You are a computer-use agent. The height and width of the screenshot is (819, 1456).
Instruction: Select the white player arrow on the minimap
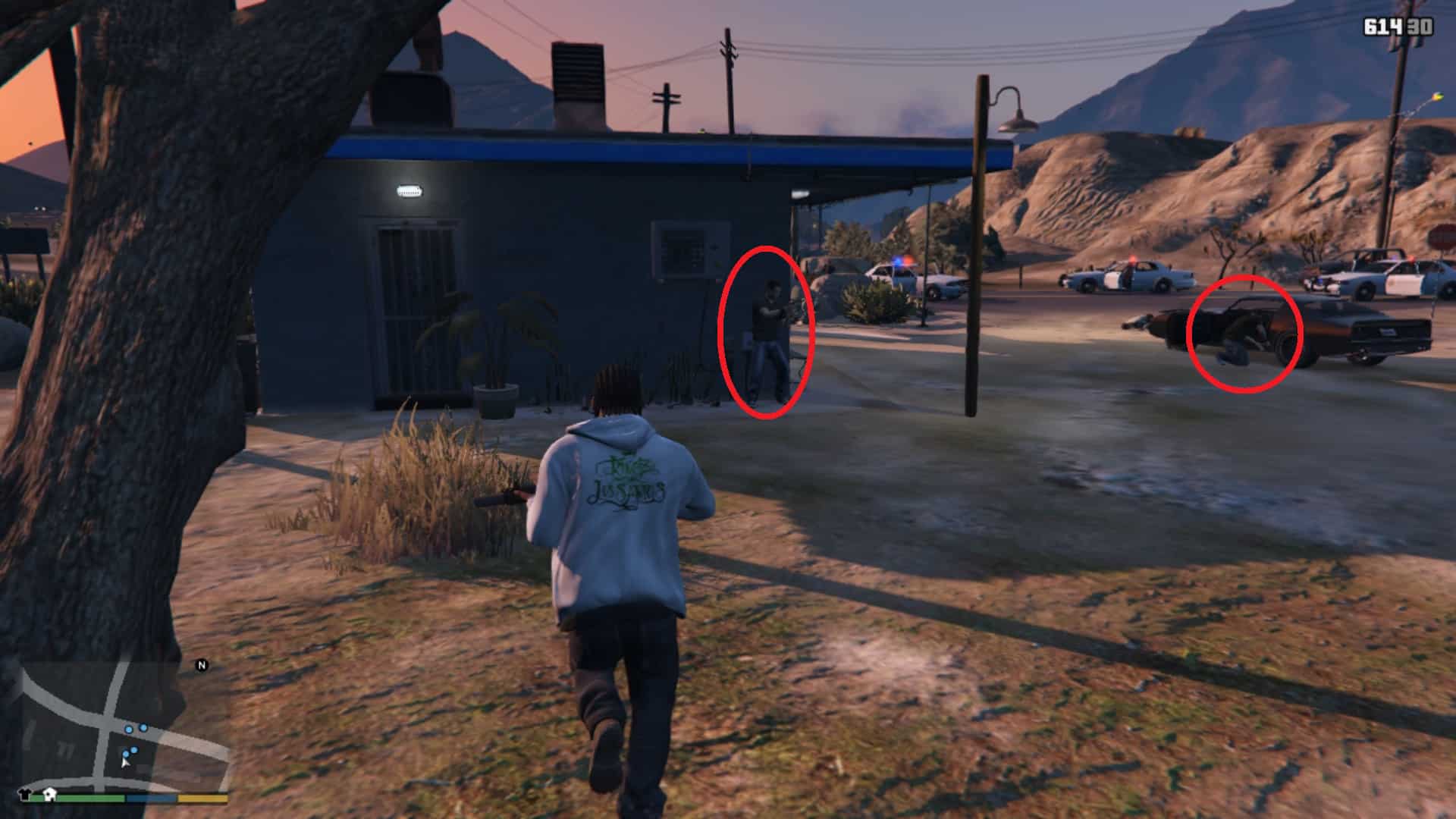(x=125, y=764)
